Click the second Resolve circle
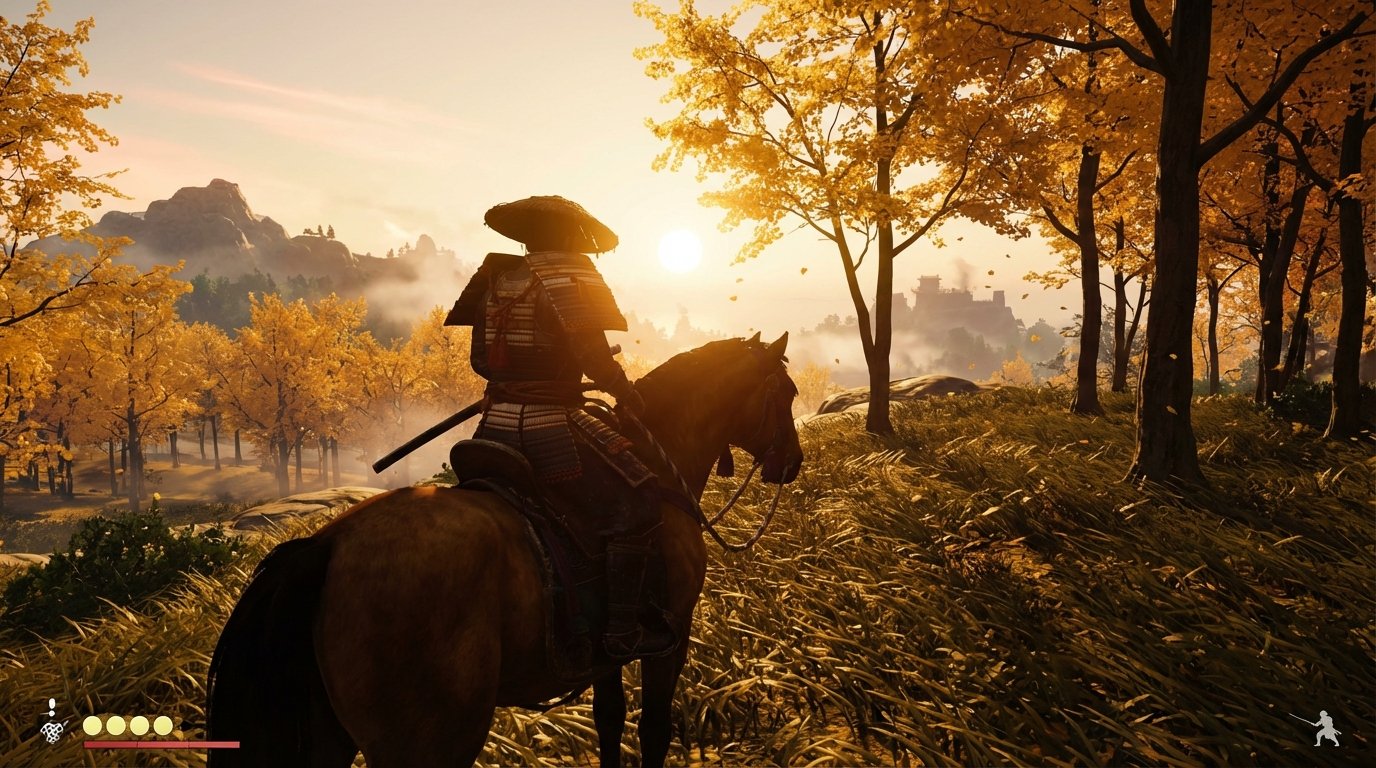The image size is (1376, 768). (x=114, y=725)
